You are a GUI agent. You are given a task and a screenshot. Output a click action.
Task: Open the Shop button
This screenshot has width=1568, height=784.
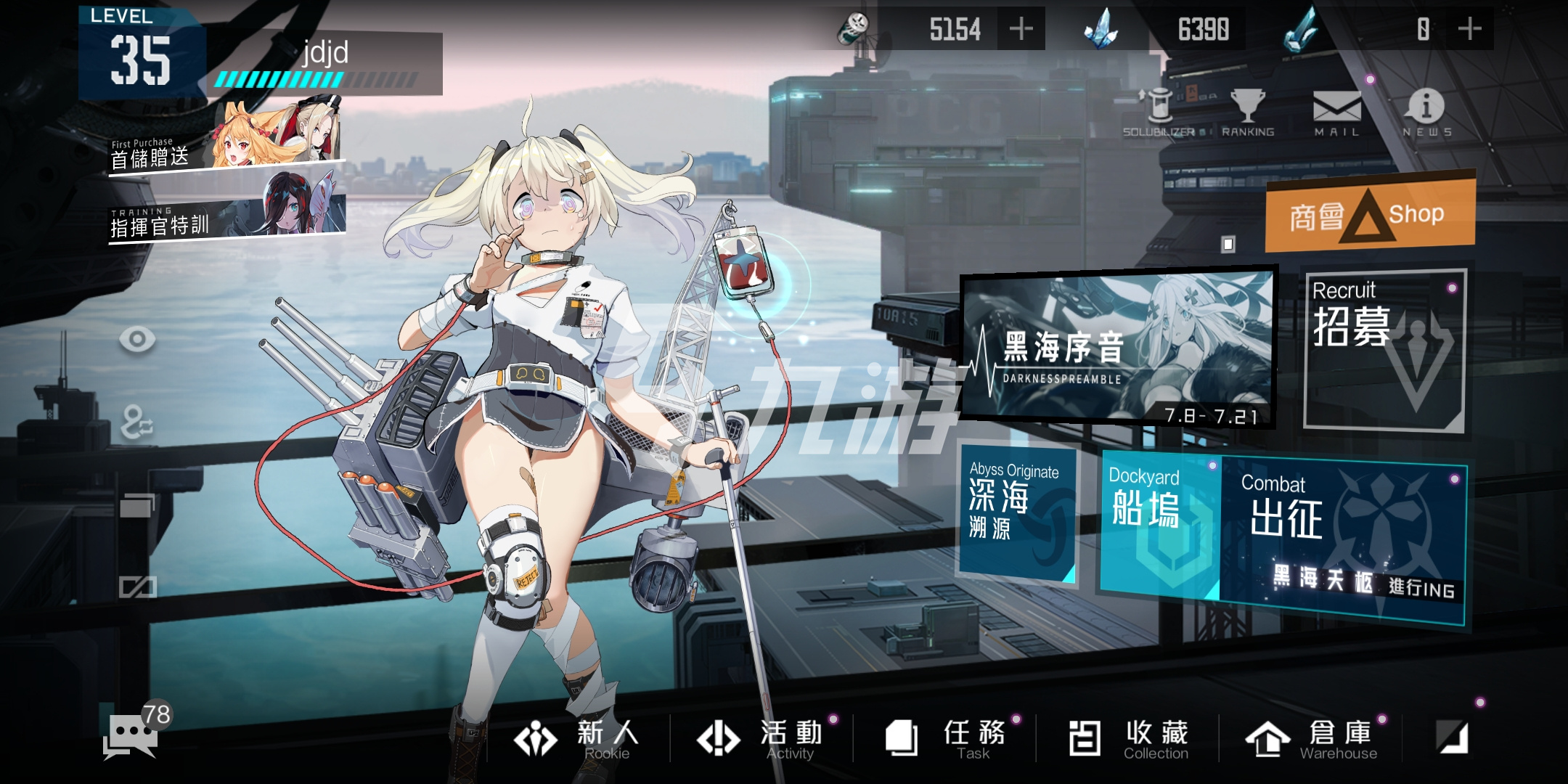(1371, 213)
